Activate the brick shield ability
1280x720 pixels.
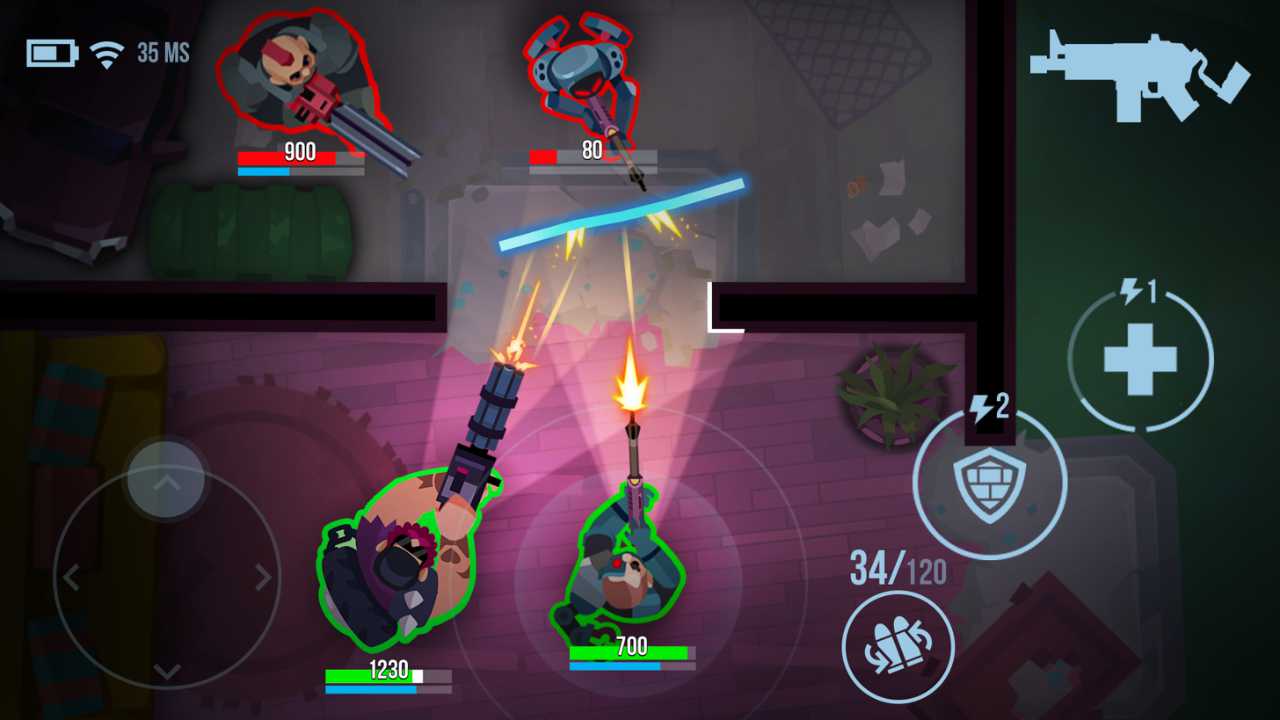989,484
